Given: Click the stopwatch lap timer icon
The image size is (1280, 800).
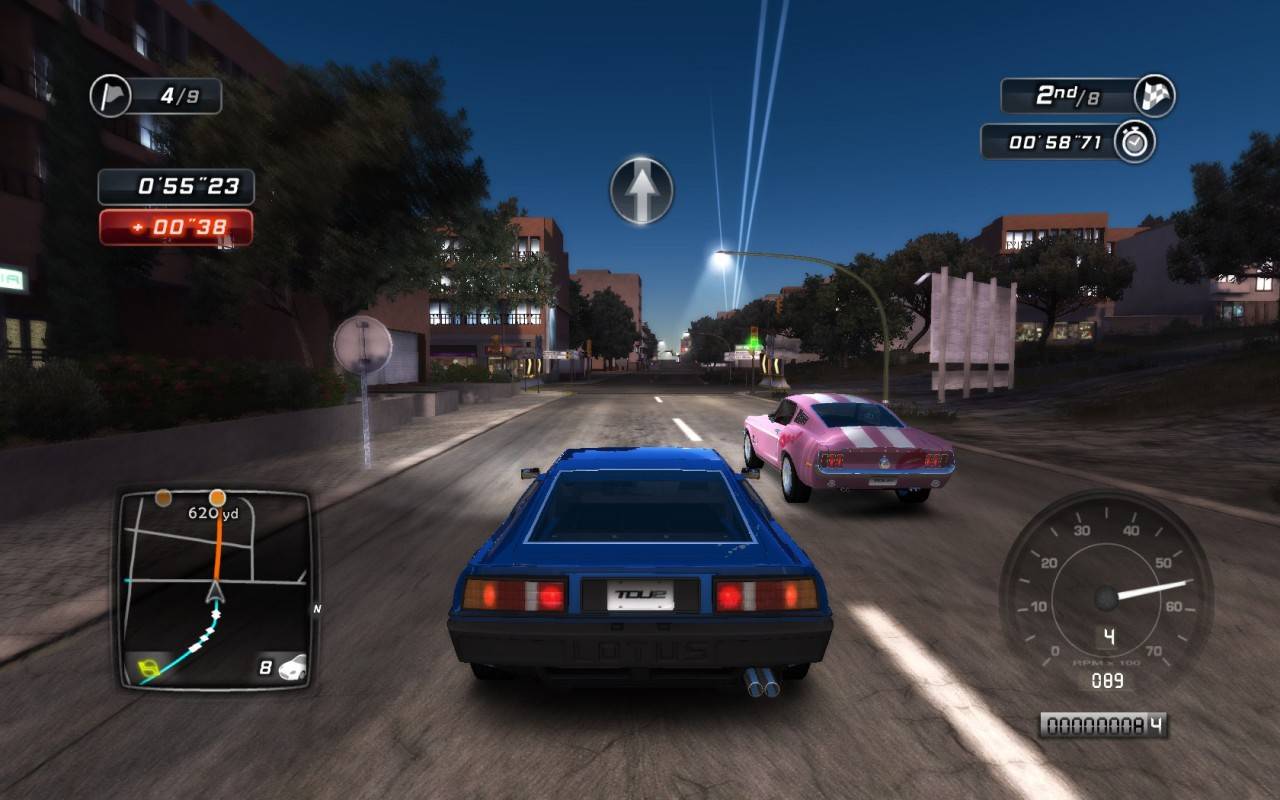Looking at the screenshot, I should point(1134,142).
